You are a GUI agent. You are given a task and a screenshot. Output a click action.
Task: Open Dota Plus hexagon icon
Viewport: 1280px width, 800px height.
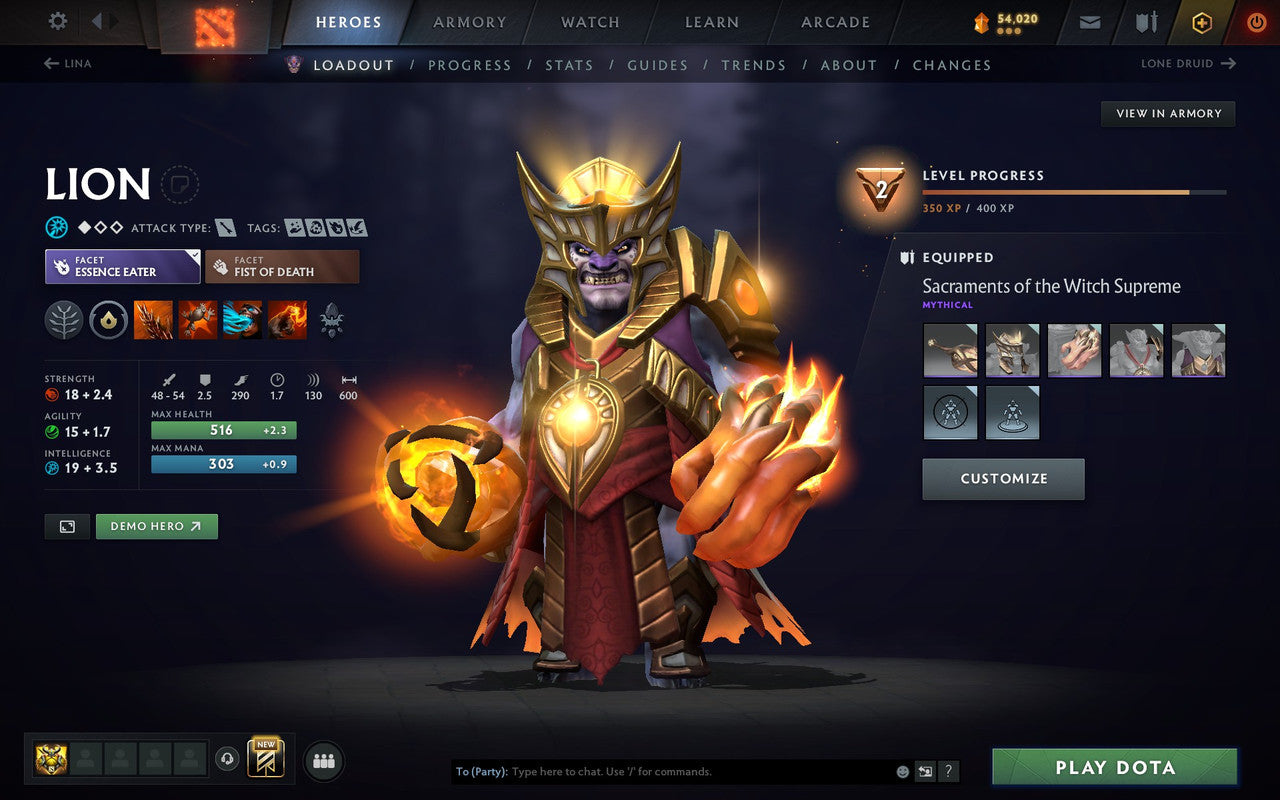tap(1202, 22)
